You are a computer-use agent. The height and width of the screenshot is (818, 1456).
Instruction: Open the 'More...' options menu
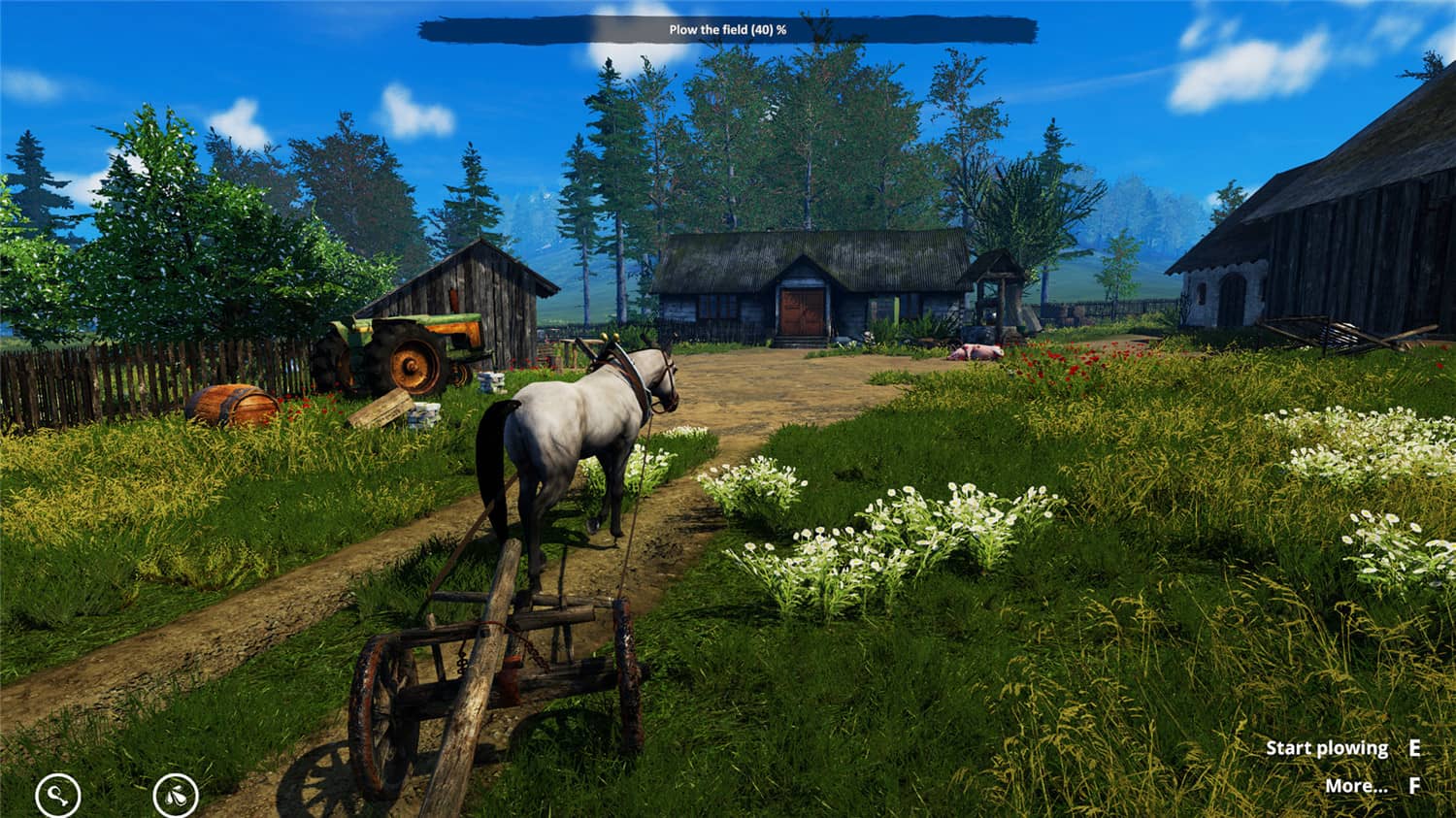pos(1356,784)
